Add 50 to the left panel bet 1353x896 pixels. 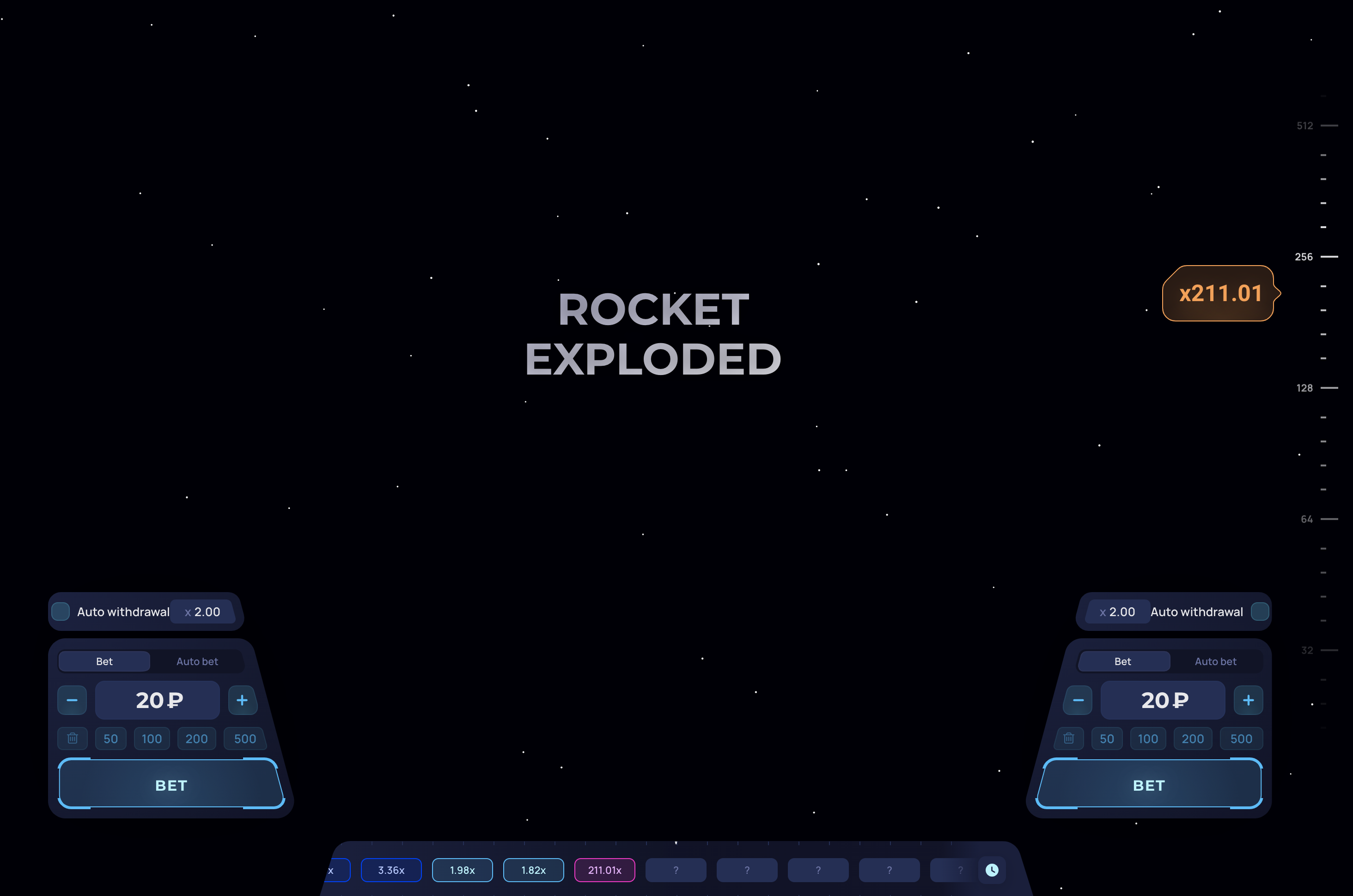pyautogui.click(x=110, y=739)
